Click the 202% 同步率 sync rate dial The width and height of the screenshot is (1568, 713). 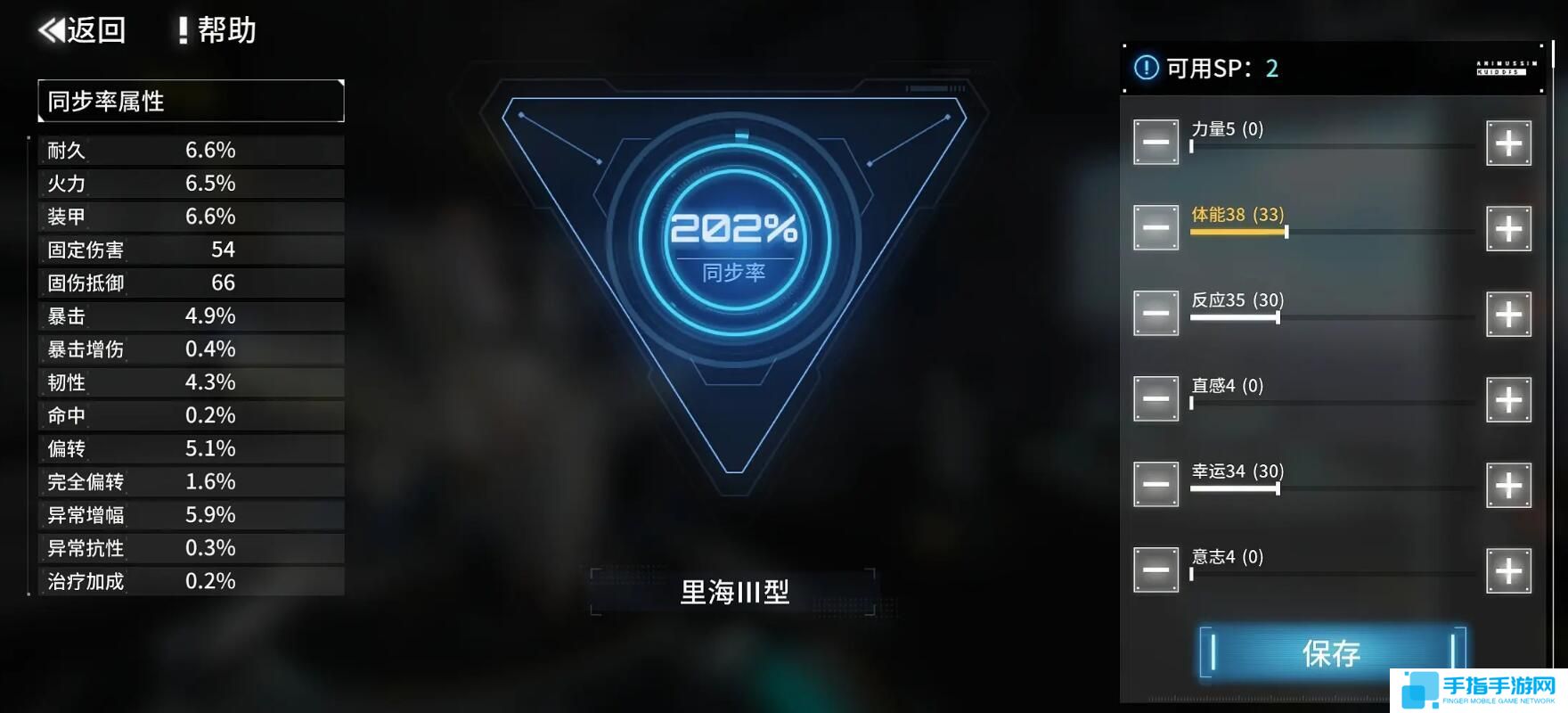734,239
